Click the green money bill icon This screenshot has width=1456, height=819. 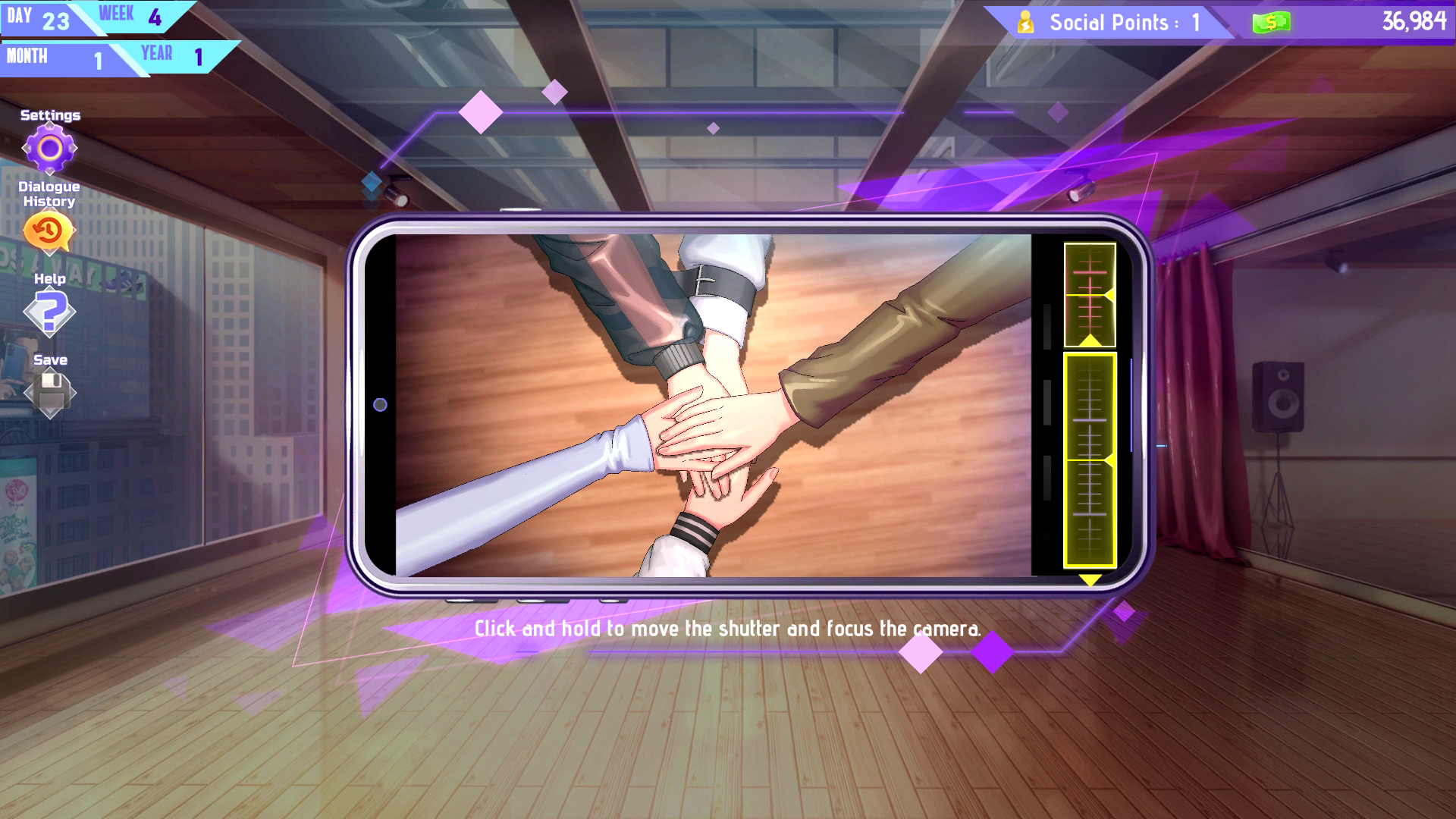[1271, 22]
